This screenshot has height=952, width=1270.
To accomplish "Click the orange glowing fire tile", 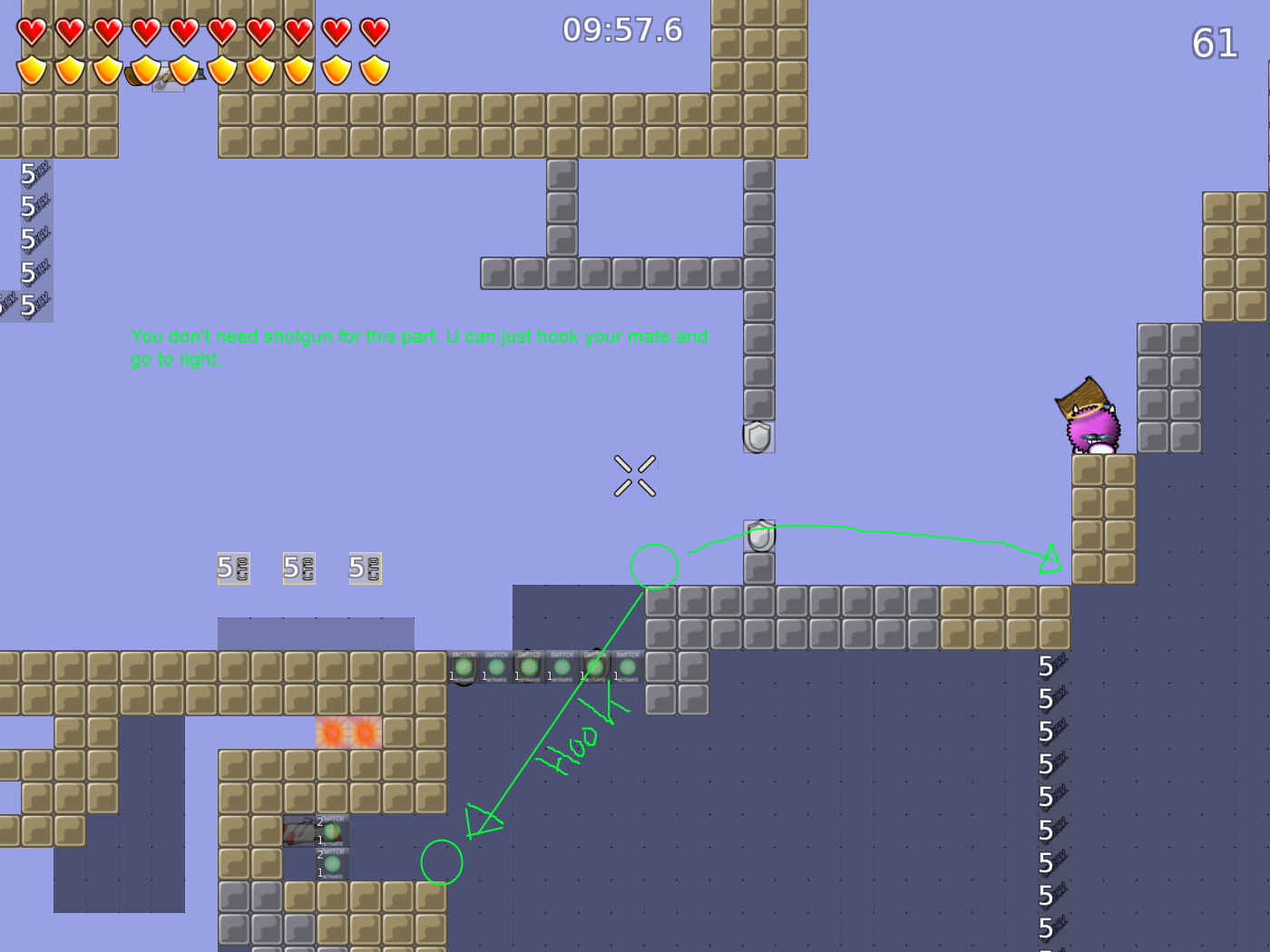I will click(349, 734).
